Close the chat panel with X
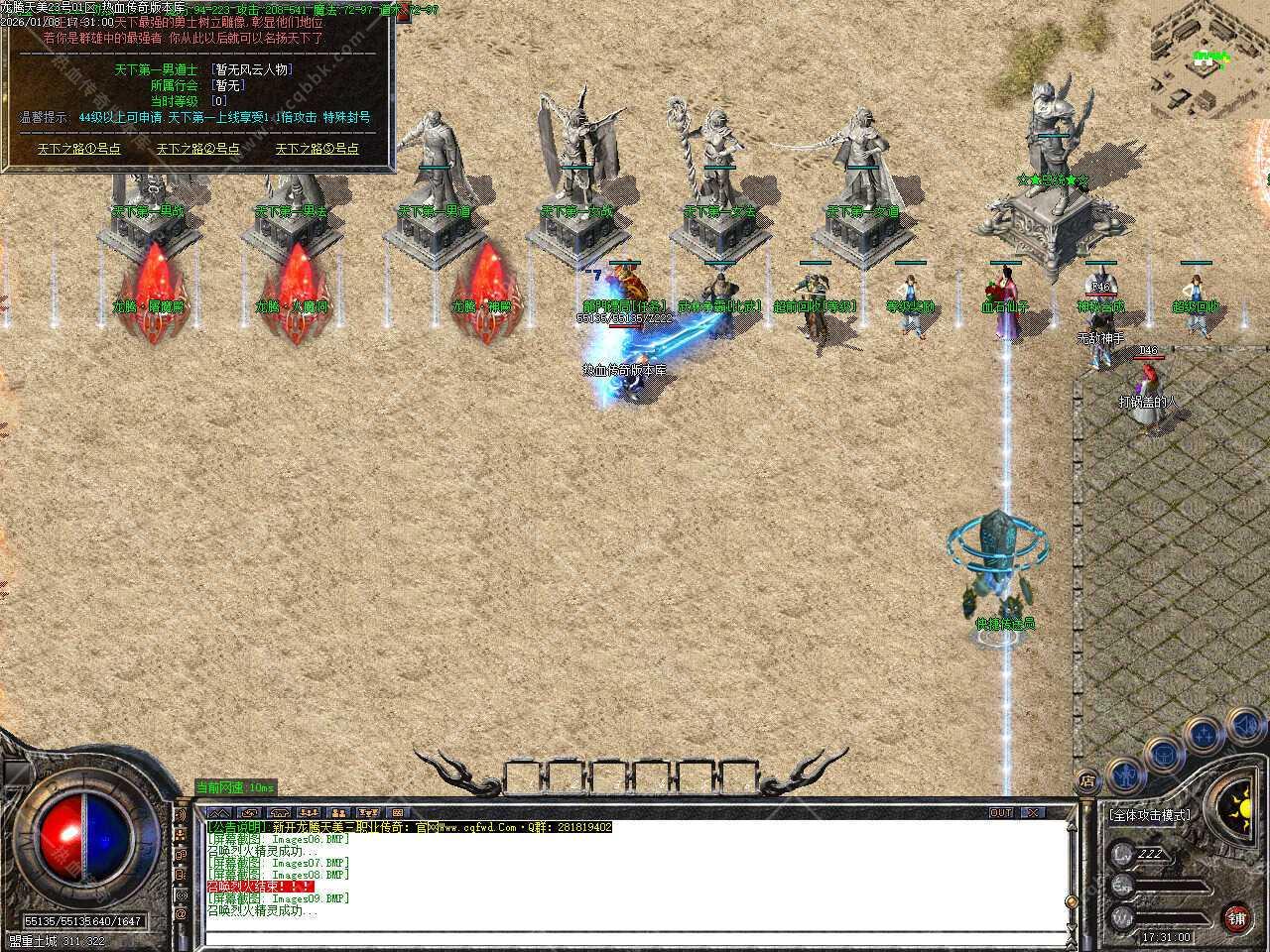 1033,812
